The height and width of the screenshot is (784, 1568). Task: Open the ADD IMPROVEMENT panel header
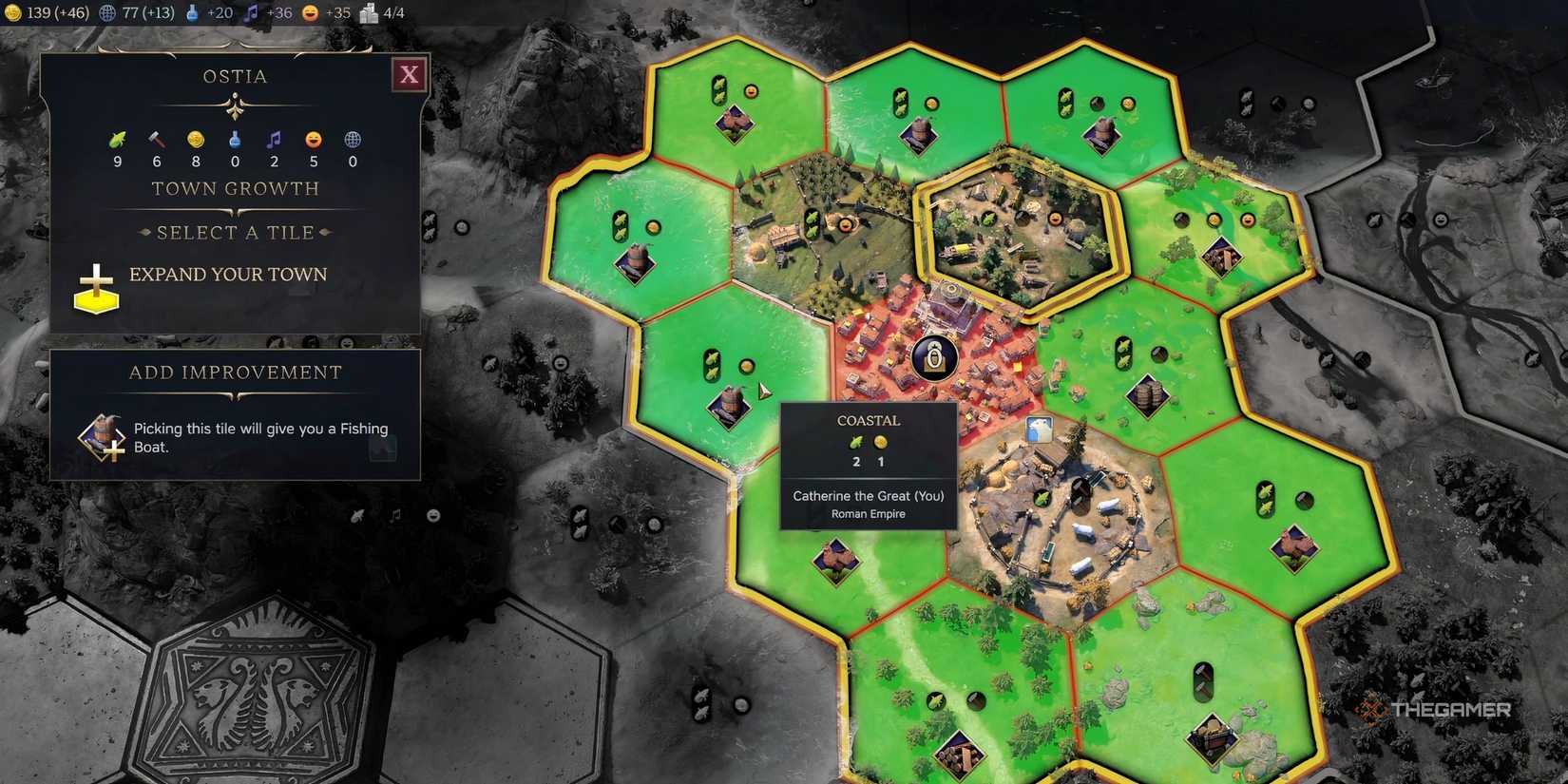coord(234,373)
